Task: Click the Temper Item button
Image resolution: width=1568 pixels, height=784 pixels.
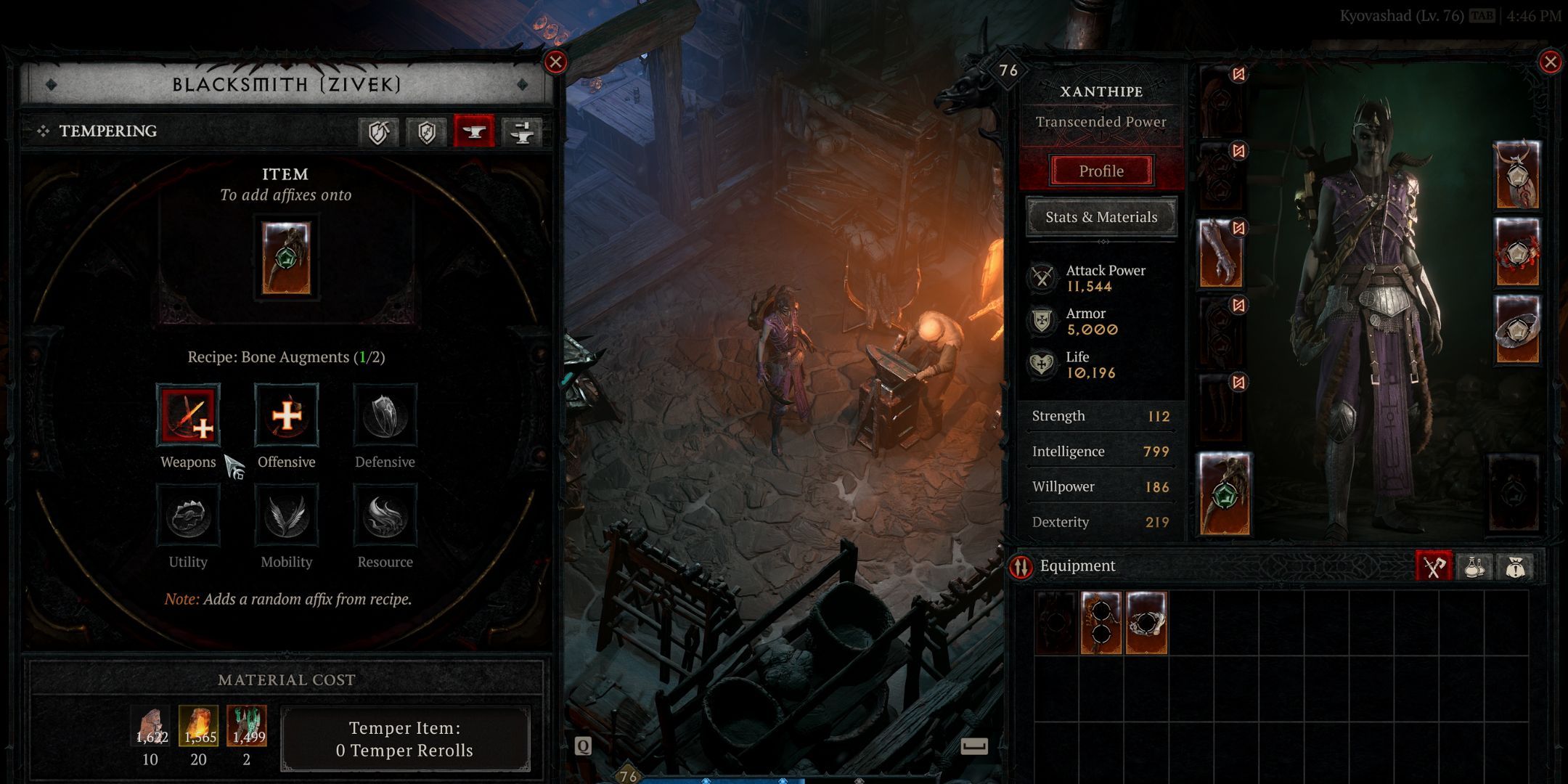Action: [404, 739]
